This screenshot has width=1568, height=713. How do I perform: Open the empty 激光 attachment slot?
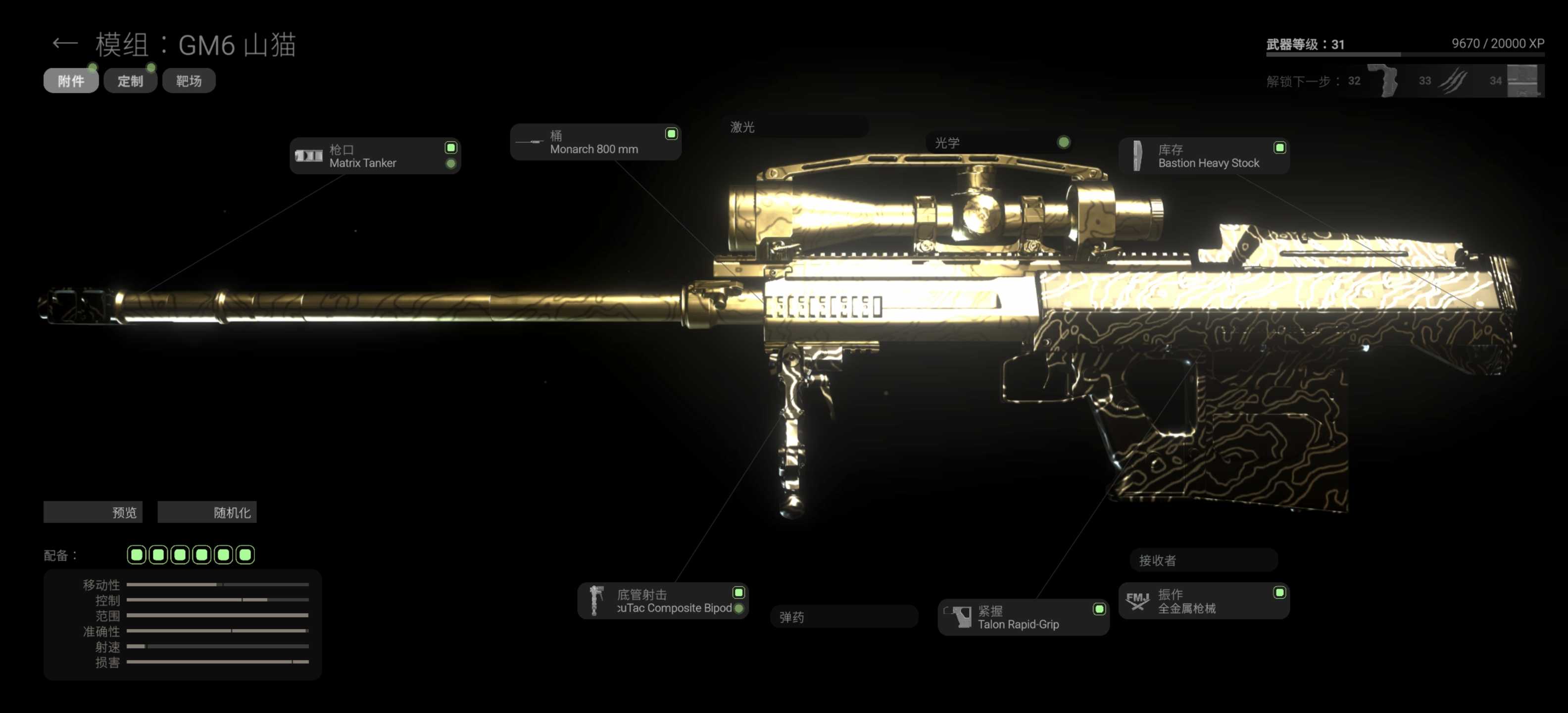[x=795, y=127]
